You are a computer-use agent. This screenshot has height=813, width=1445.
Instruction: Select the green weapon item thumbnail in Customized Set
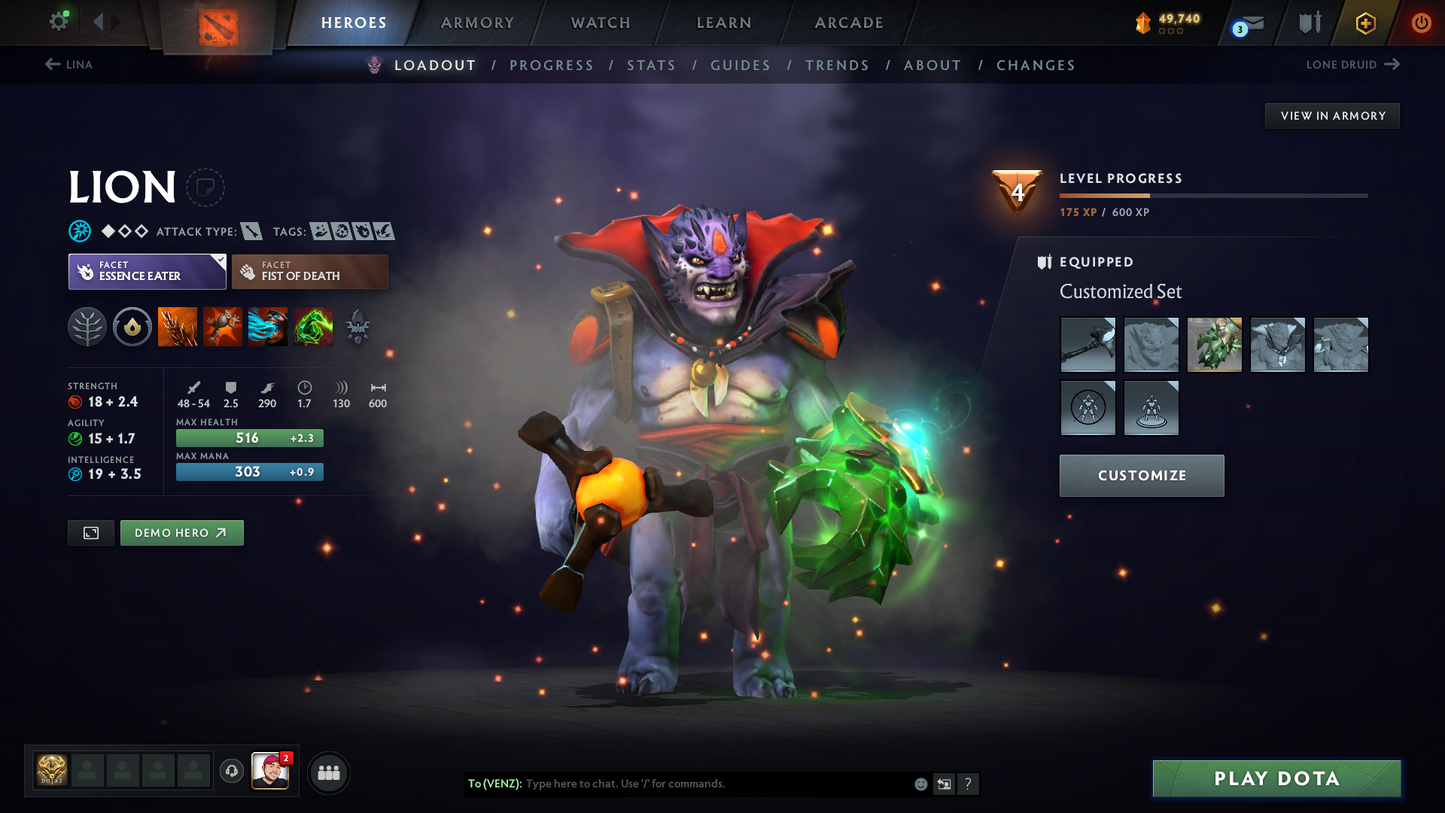coord(1214,344)
